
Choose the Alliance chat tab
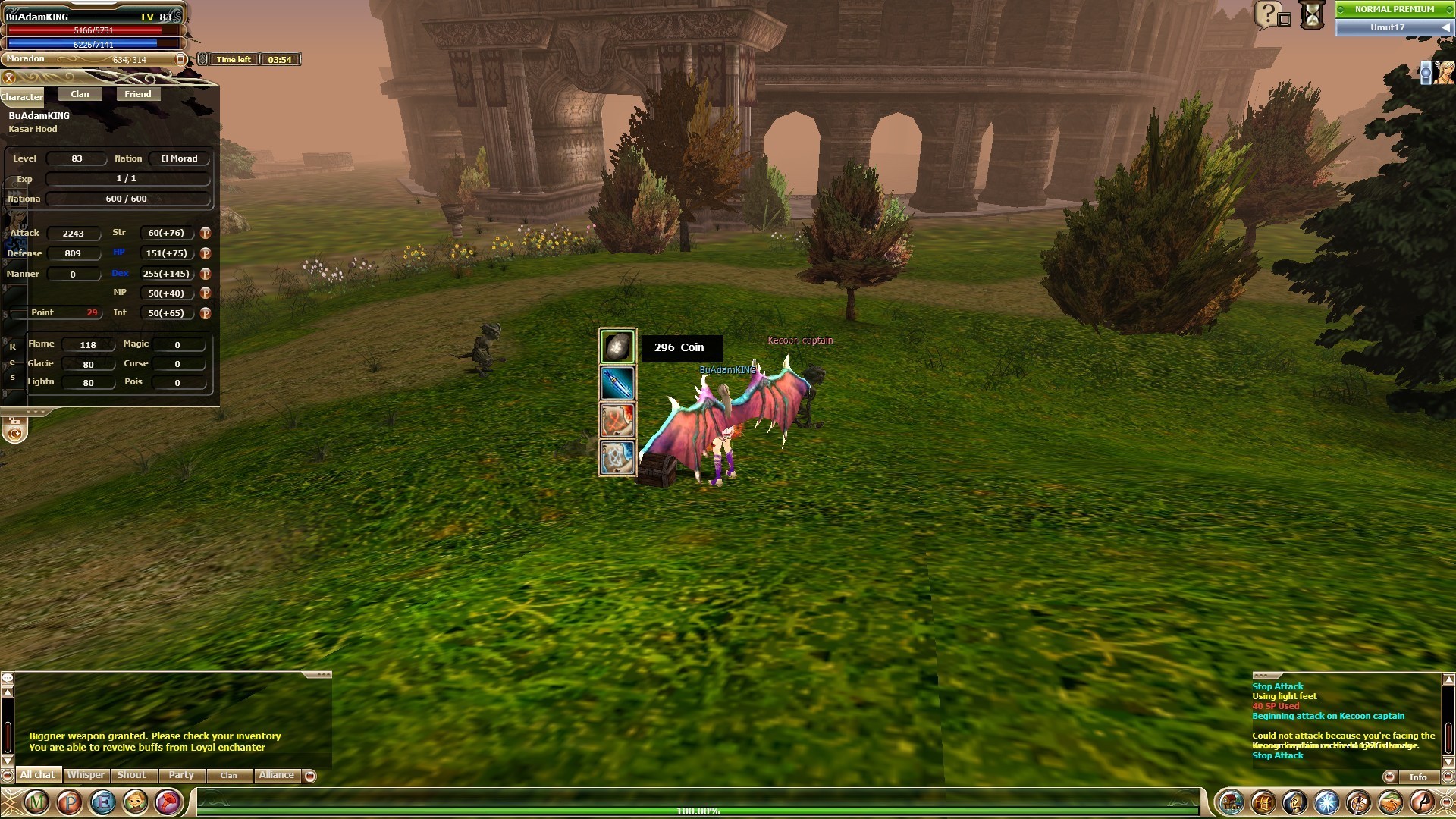pyautogui.click(x=276, y=775)
